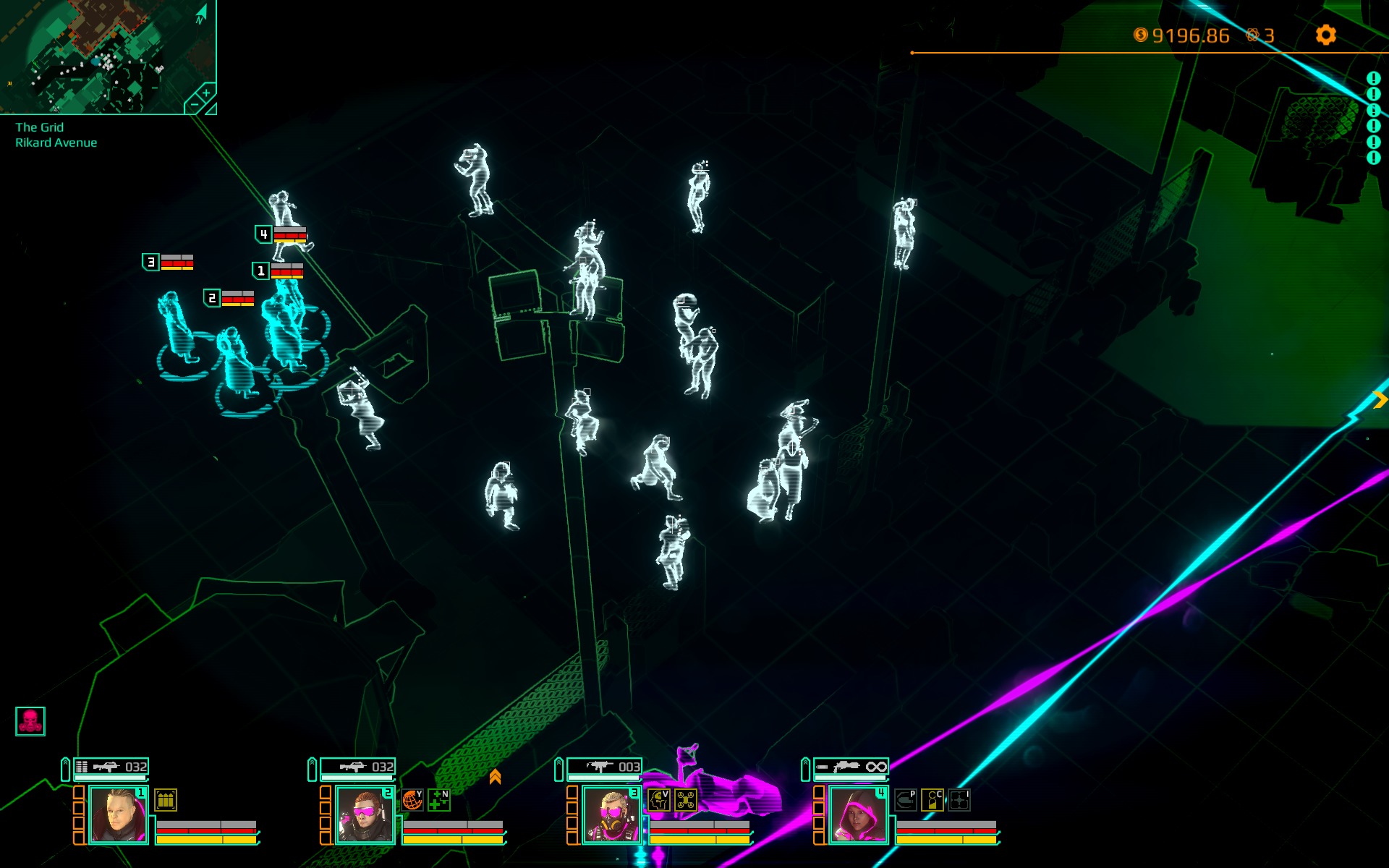Open settings with the orange gear icon
The height and width of the screenshot is (868, 1389).
click(x=1325, y=35)
